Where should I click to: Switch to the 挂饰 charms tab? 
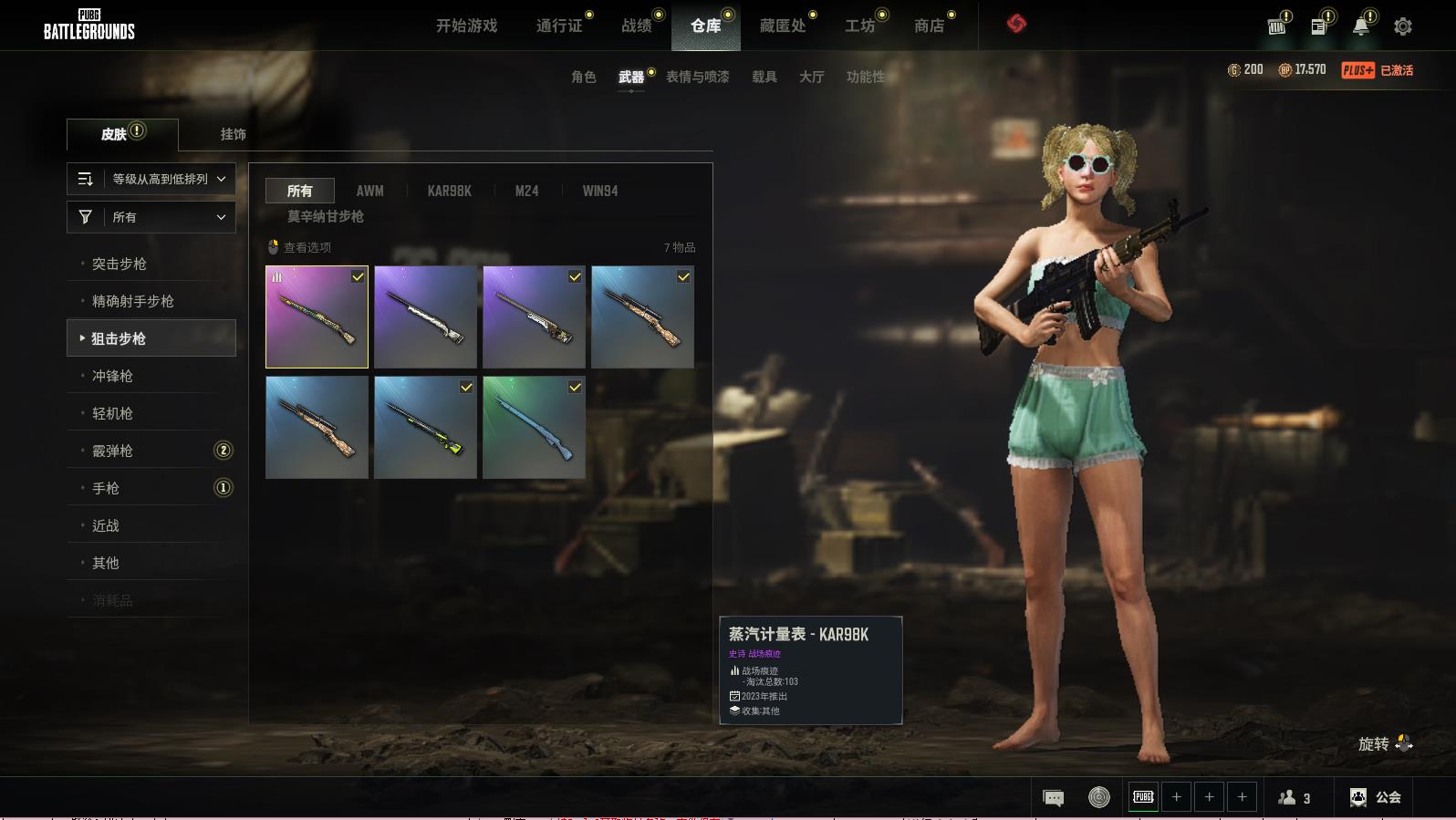pos(233,134)
